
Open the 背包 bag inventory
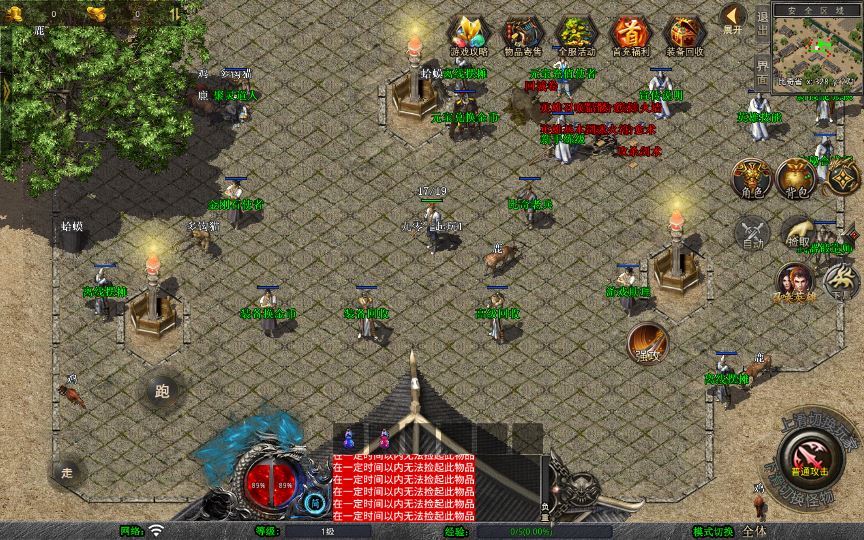[797, 178]
